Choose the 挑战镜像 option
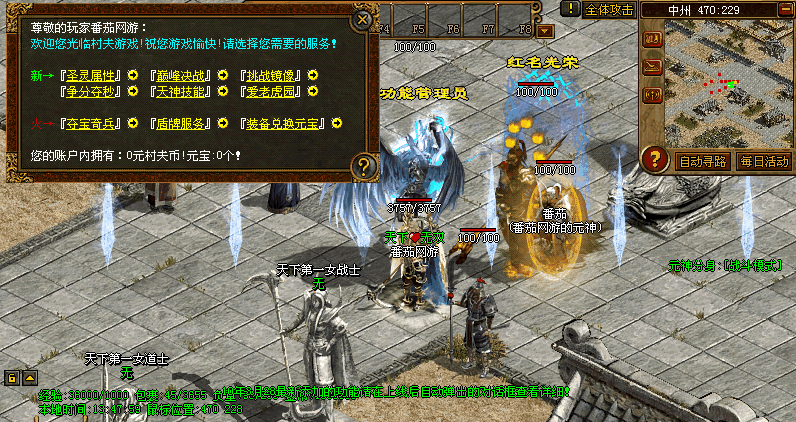 tap(273, 75)
